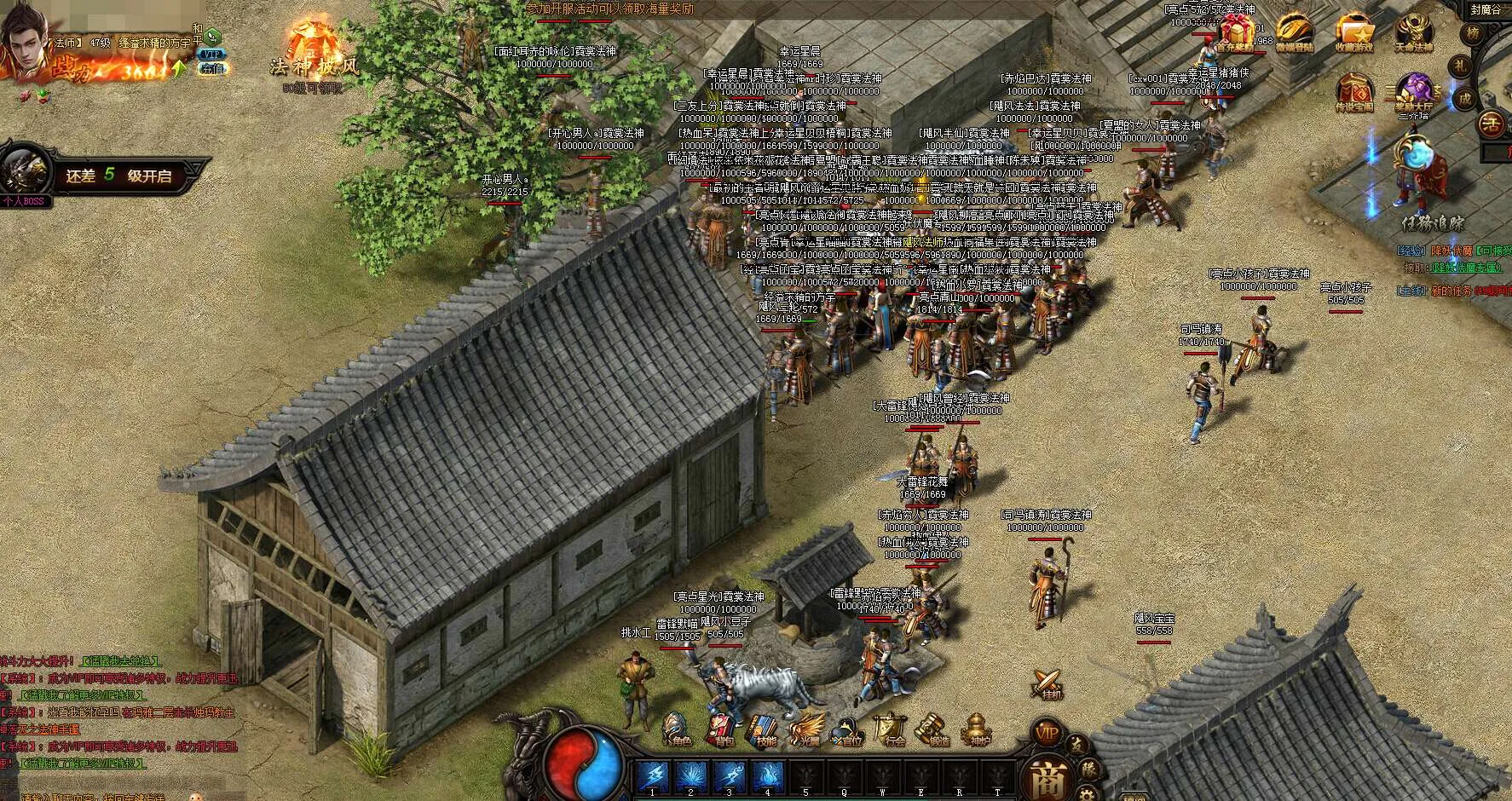Image resolution: width=1512 pixels, height=801 pixels.
Task: Open the 行会 guild menu
Action: 892,731
